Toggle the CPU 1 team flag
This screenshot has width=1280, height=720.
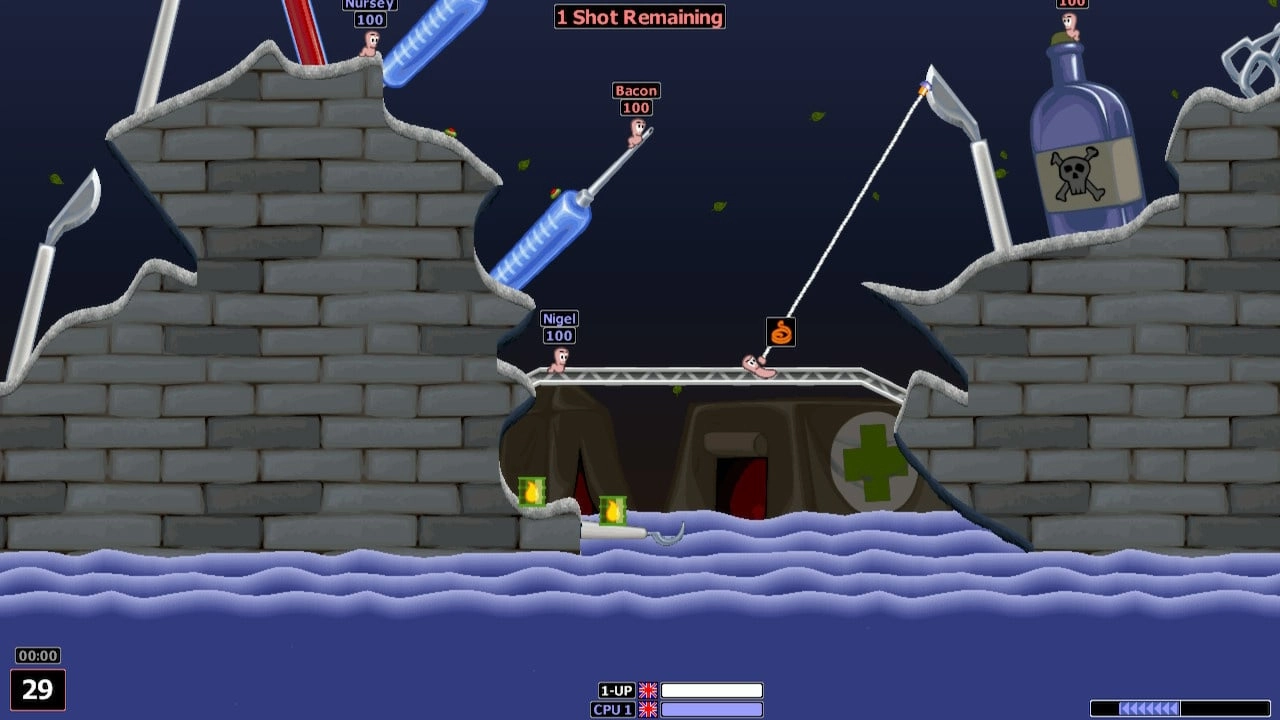click(x=648, y=710)
